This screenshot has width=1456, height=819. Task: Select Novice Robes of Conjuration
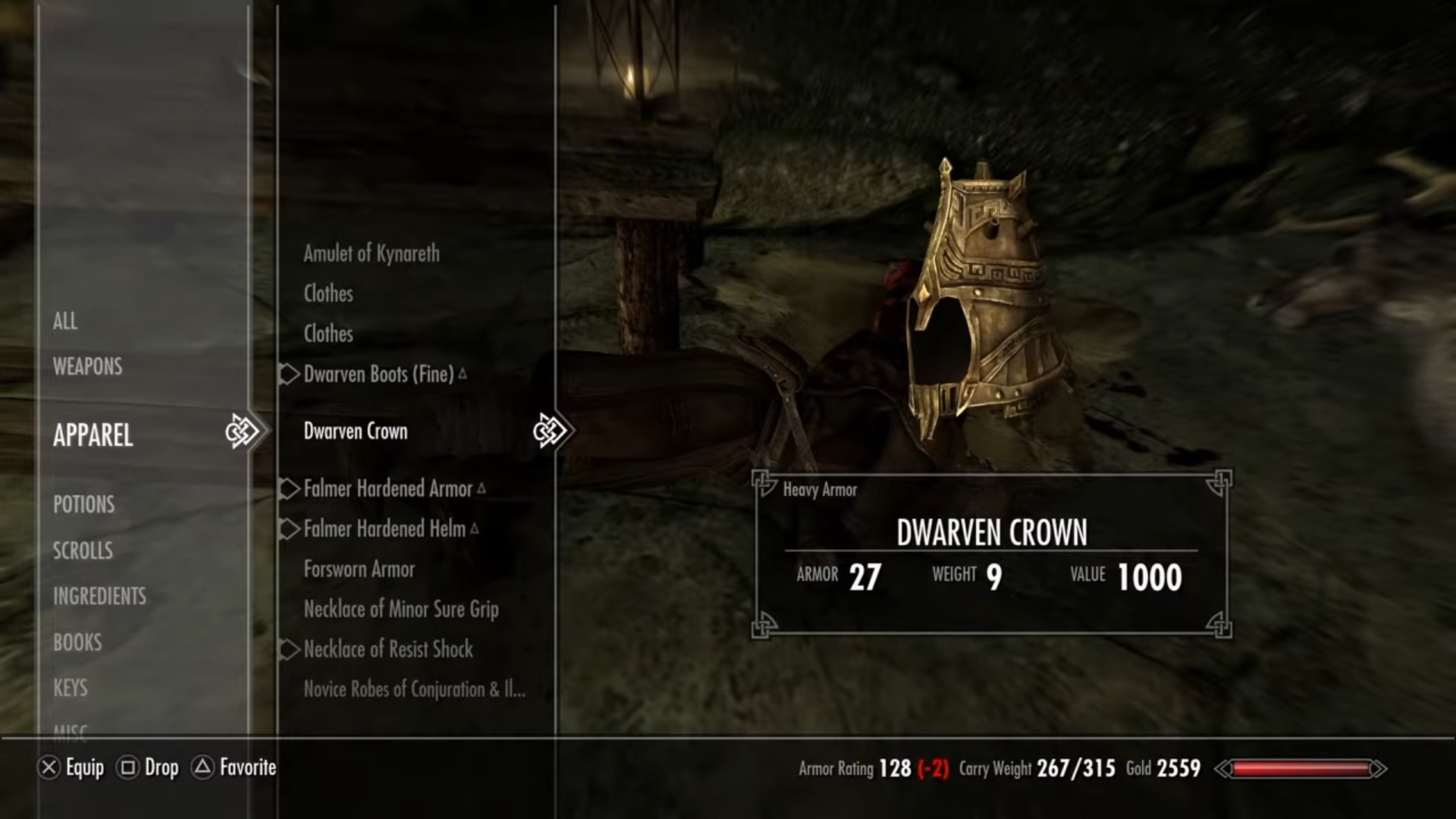tap(414, 689)
